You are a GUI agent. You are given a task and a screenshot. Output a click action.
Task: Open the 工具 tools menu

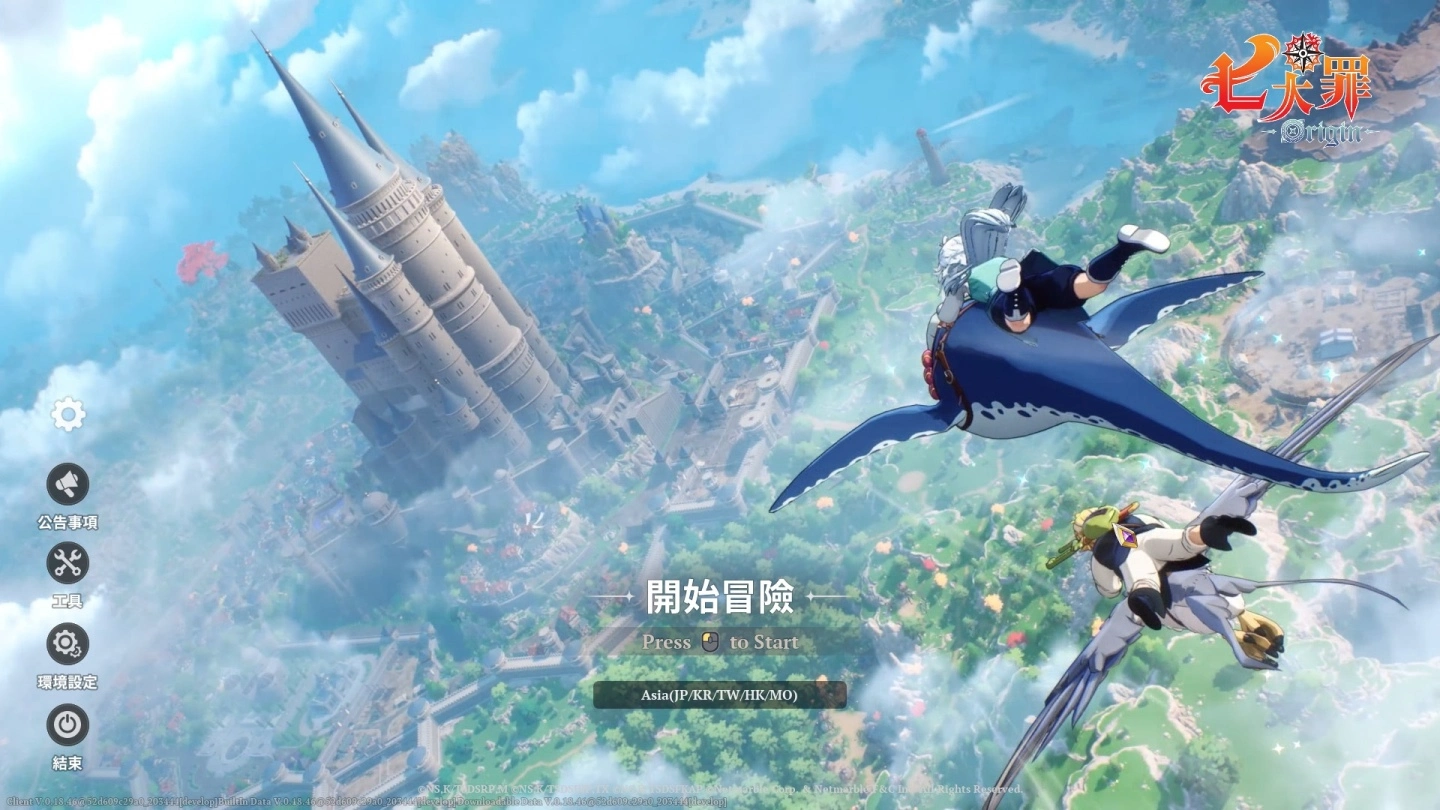(68, 564)
